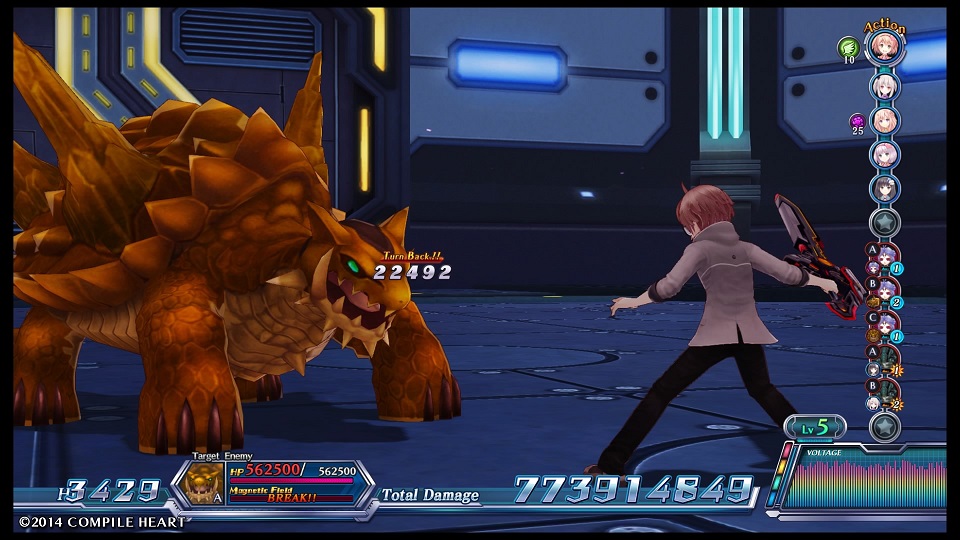Click the green wing status icon
960x540 pixels.
tap(849, 46)
